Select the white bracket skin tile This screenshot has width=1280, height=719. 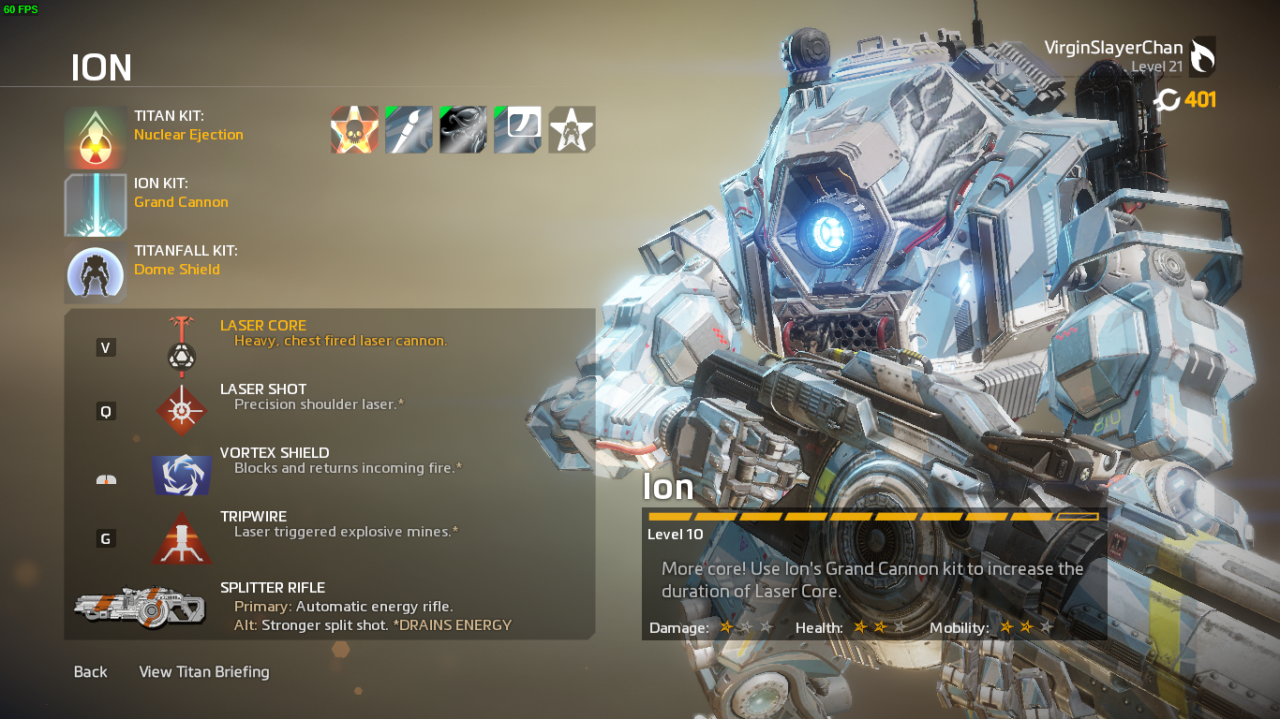point(518,130)
